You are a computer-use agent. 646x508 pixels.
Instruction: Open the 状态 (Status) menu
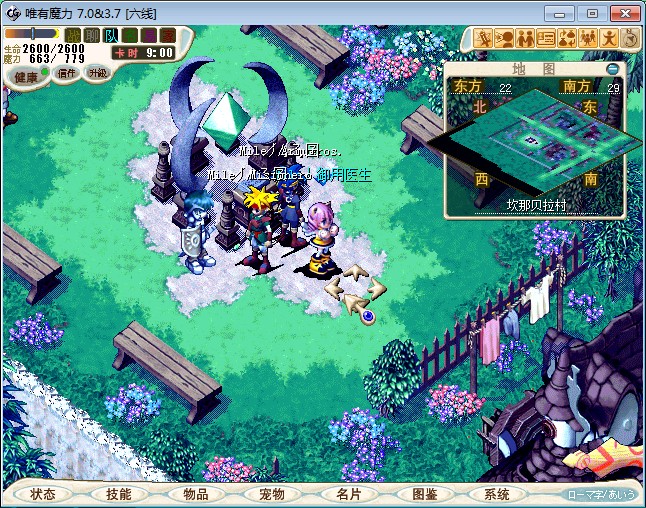43,494
